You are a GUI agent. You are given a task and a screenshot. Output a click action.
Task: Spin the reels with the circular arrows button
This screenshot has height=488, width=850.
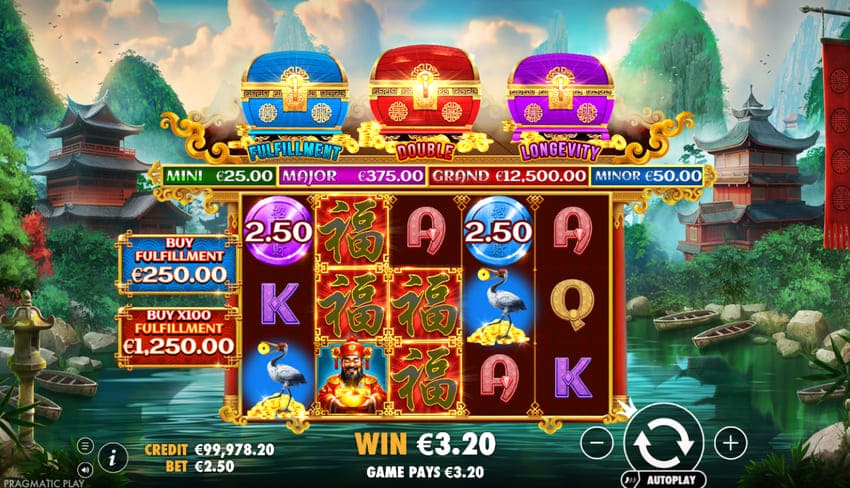tap(662, 440)
